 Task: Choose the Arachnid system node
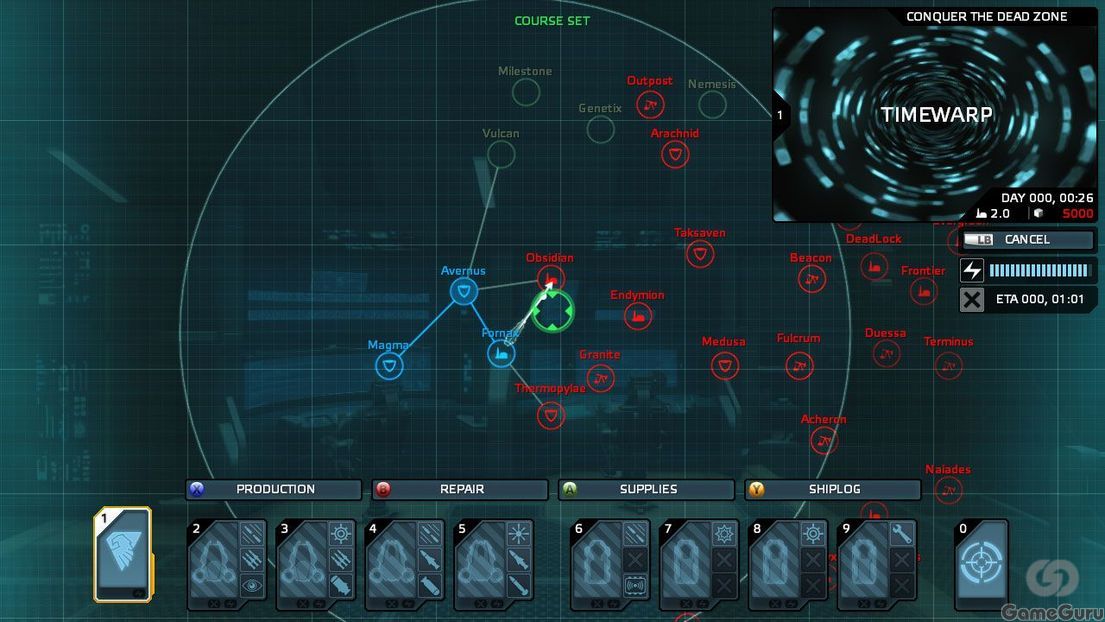click(x=675, y=154)
